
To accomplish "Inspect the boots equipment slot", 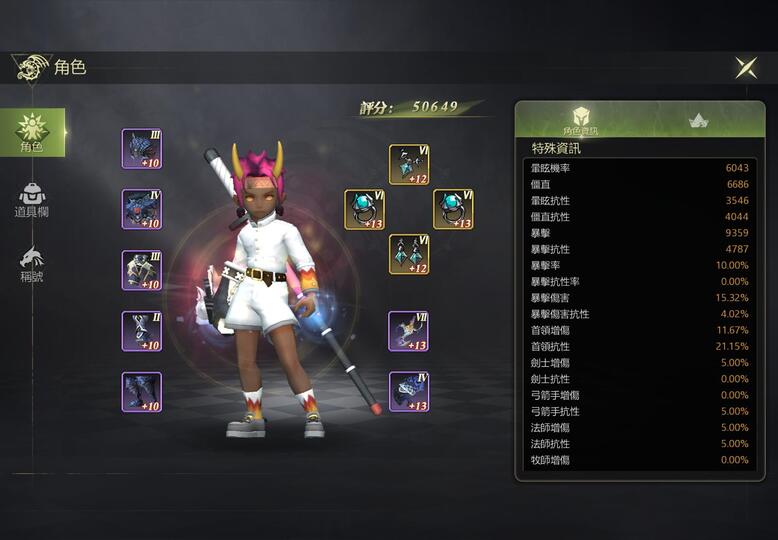I will click(x=141, y=392).
